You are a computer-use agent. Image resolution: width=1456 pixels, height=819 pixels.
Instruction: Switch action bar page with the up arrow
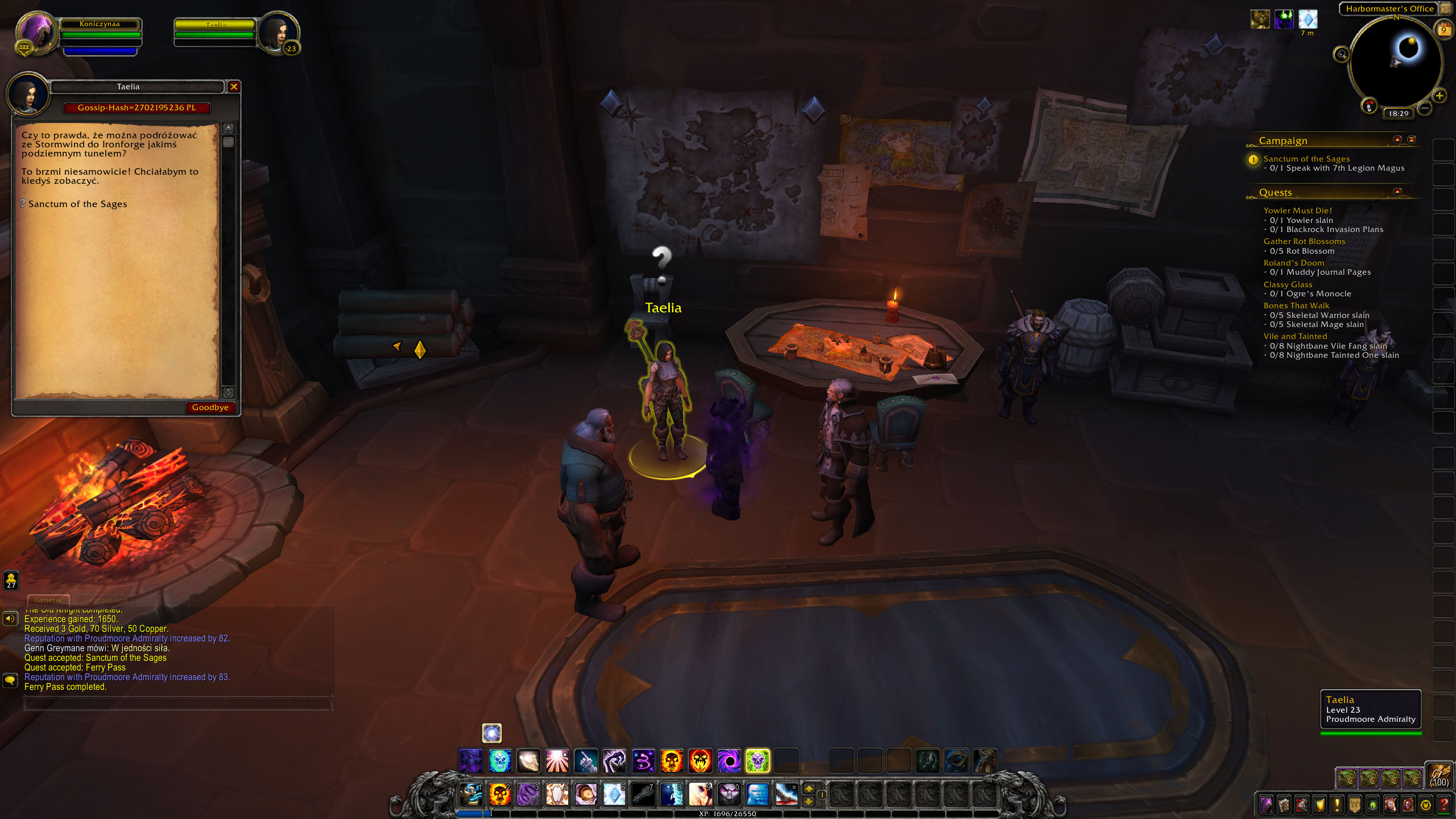809,789
